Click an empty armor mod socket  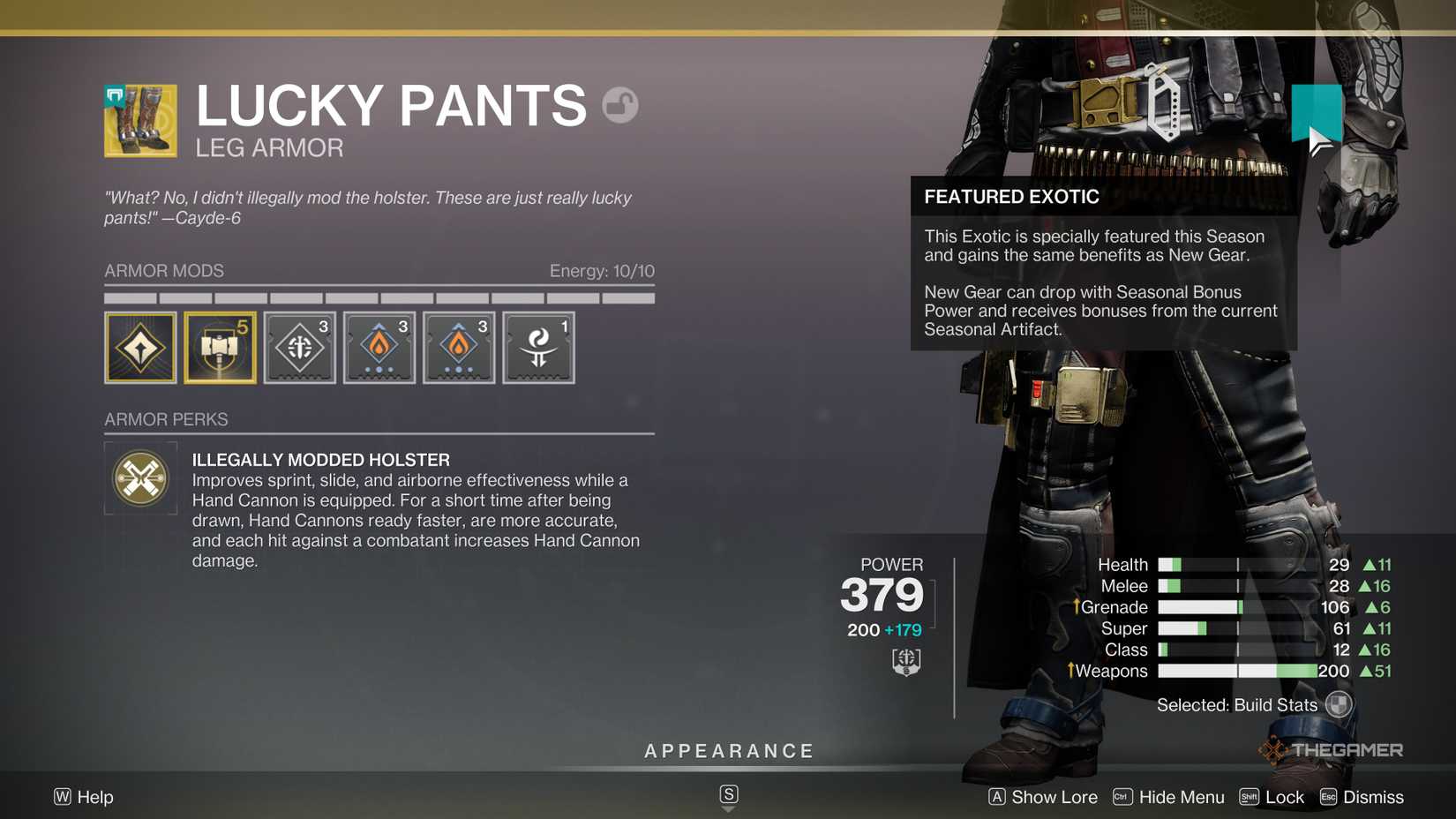(x=618, y=347)
